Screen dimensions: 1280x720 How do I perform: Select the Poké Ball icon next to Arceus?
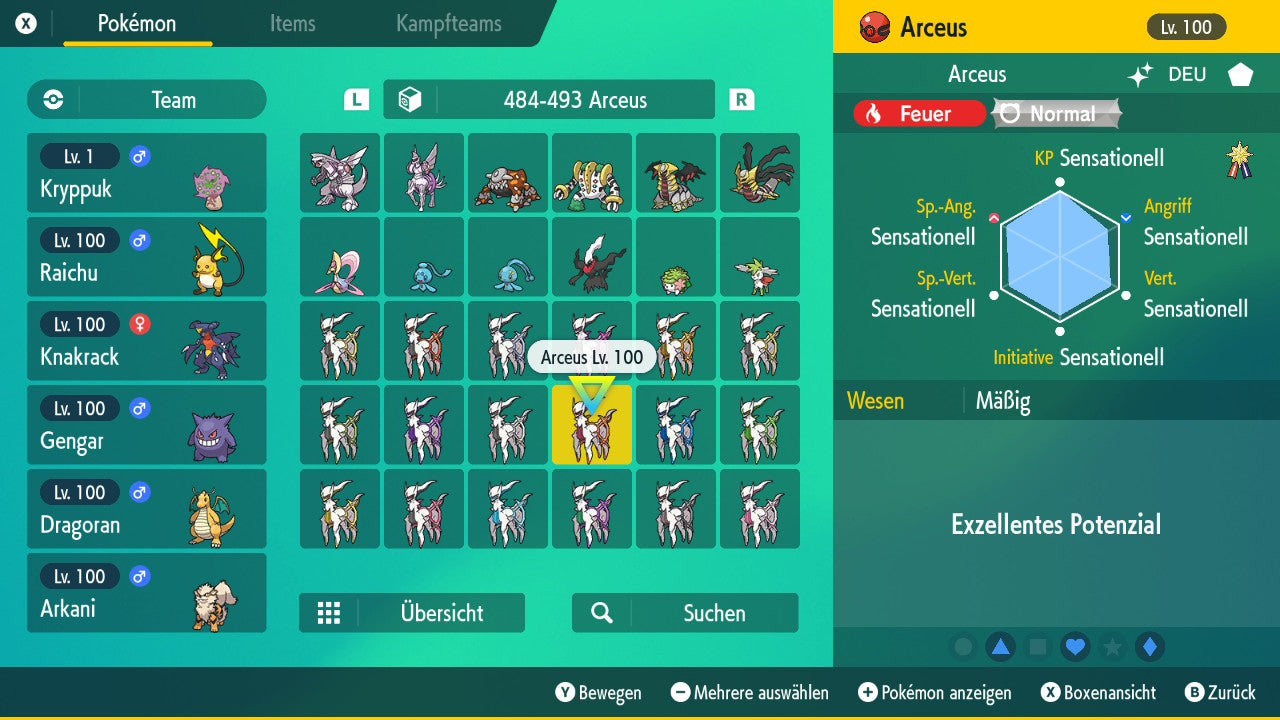tap(874, 26)
